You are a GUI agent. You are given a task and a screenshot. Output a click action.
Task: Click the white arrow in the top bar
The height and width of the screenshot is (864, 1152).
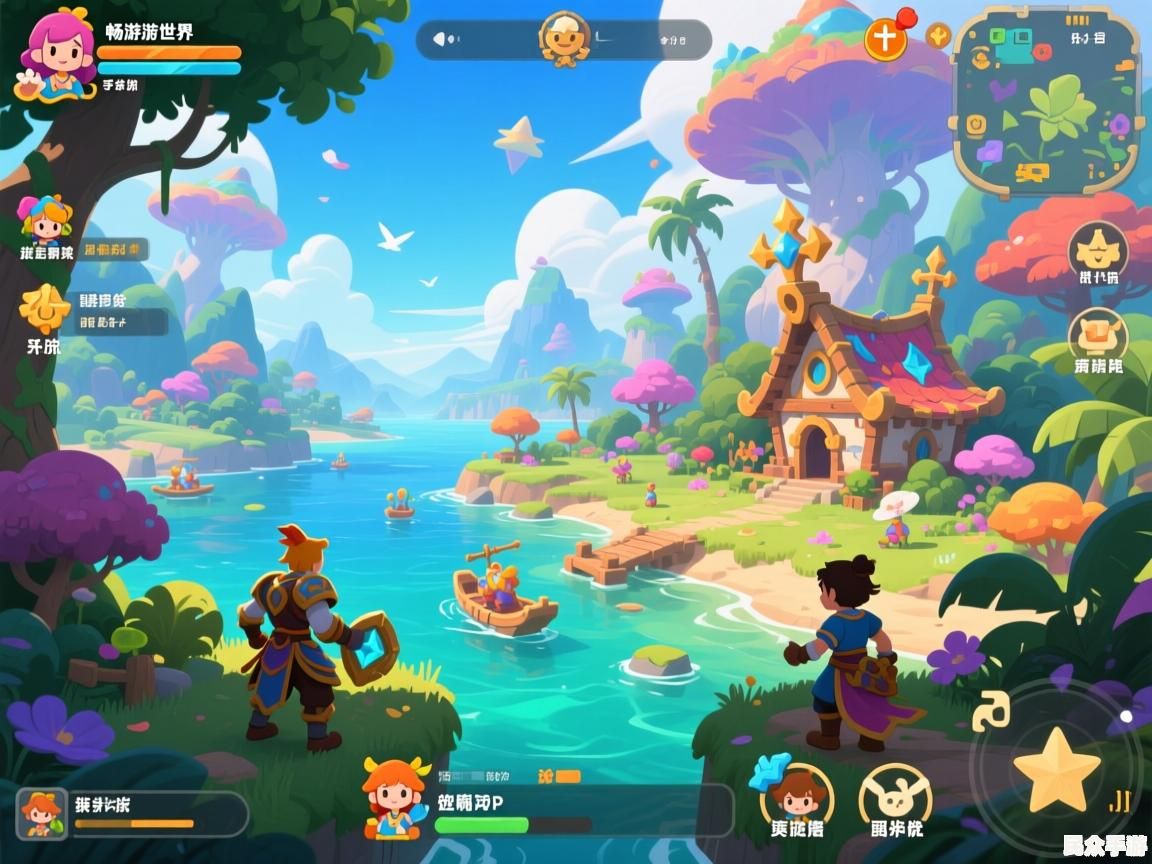[438, 40]
